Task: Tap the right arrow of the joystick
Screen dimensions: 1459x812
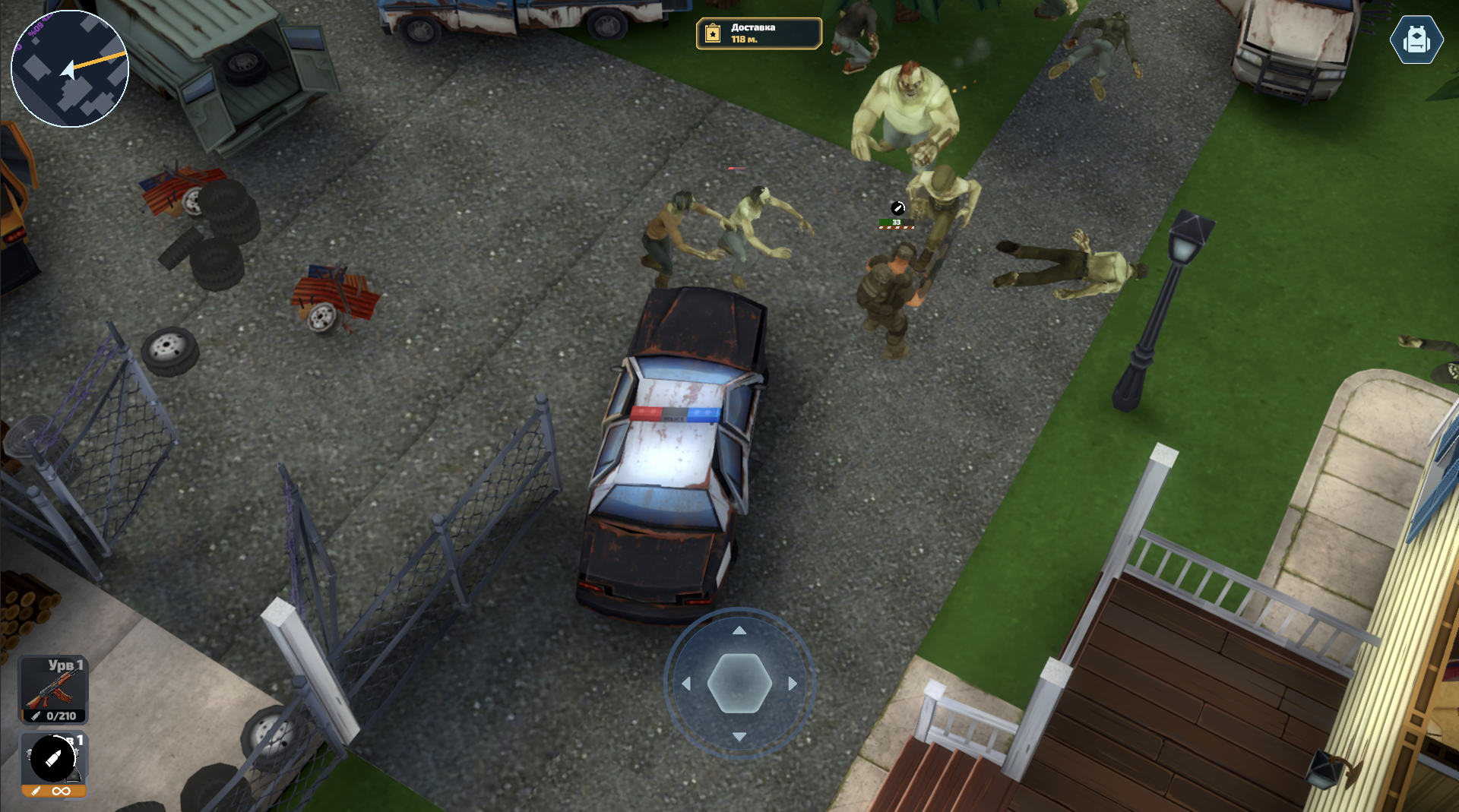Action: (791, 684)
